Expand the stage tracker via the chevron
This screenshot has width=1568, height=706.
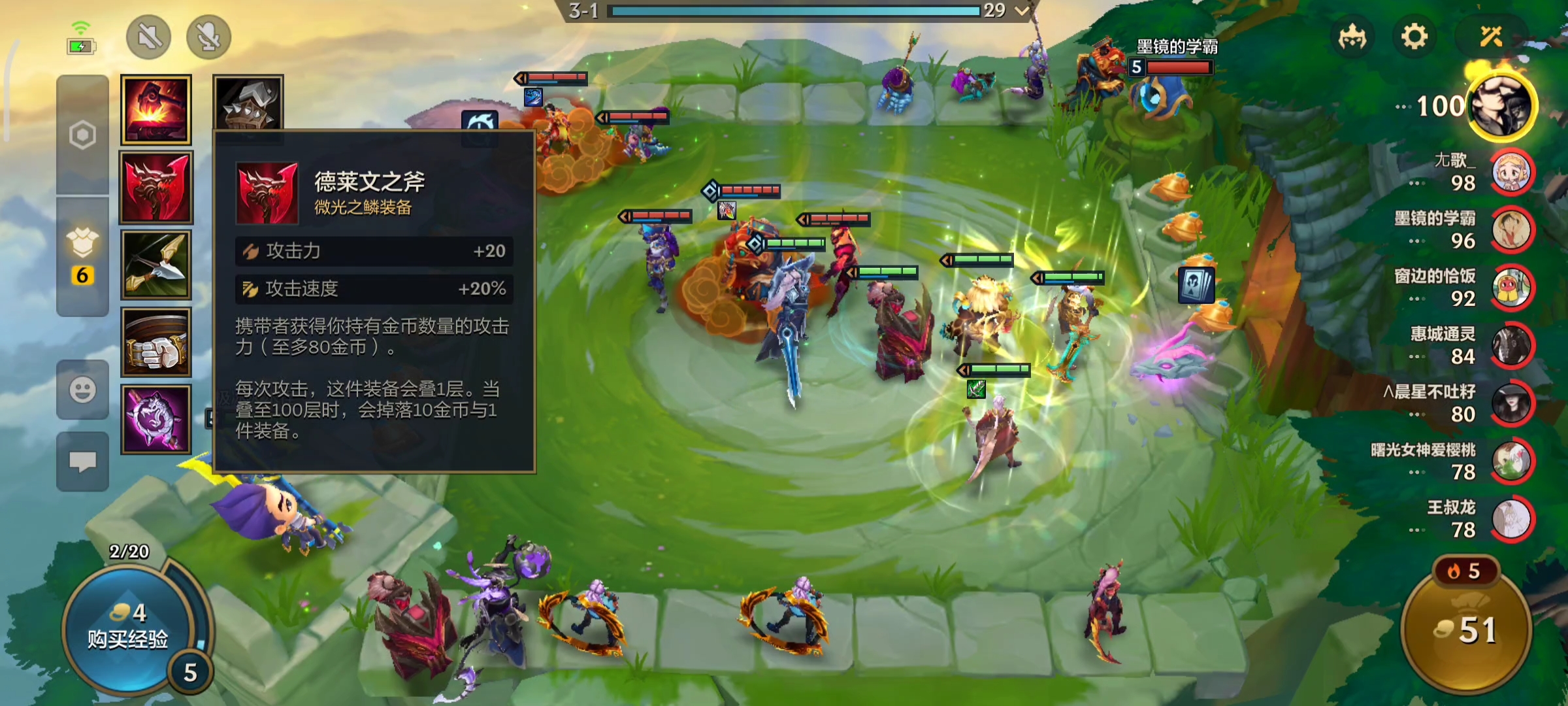[x=1022, y=10]
